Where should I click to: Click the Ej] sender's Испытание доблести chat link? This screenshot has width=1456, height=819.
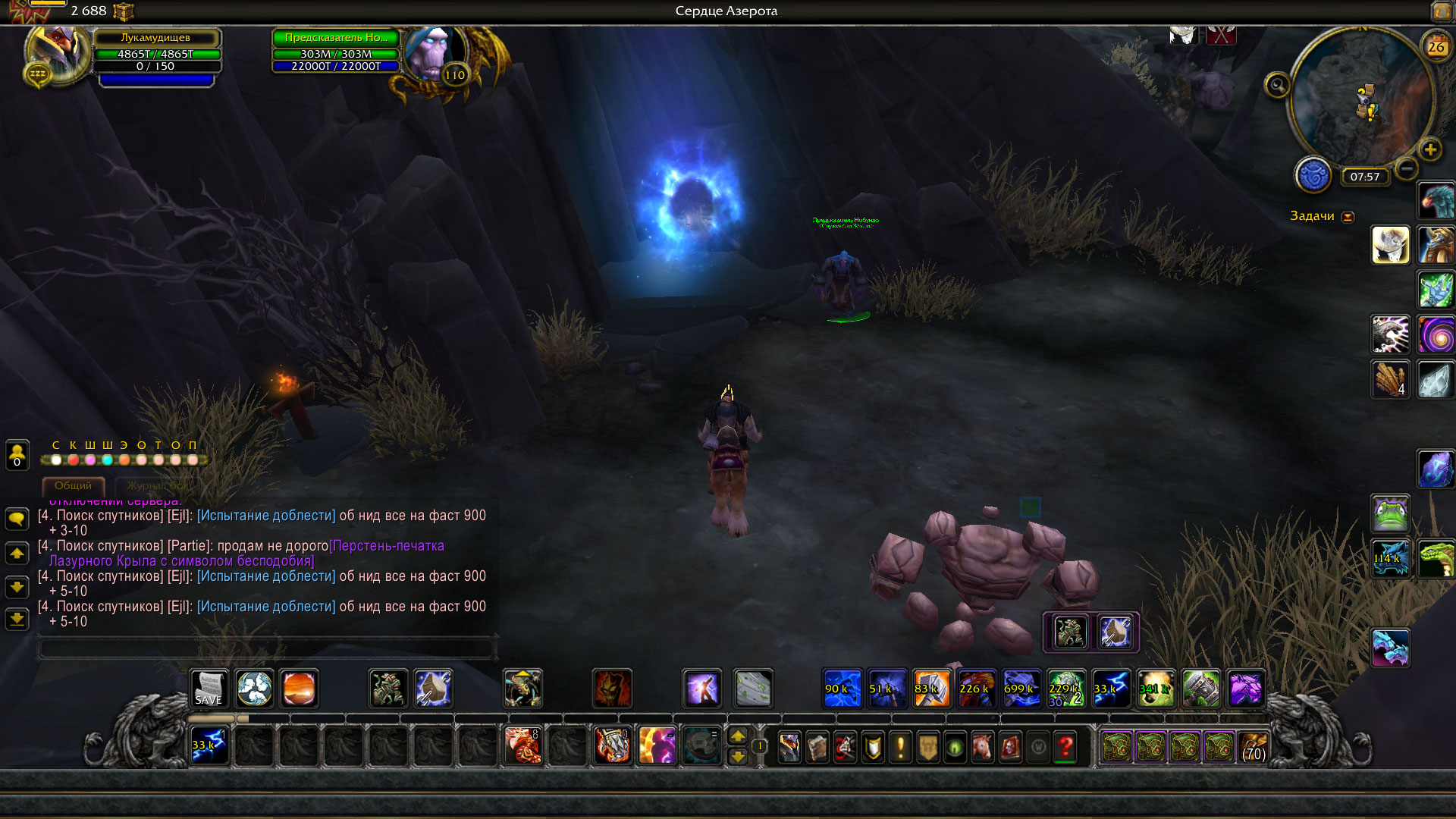266,516
